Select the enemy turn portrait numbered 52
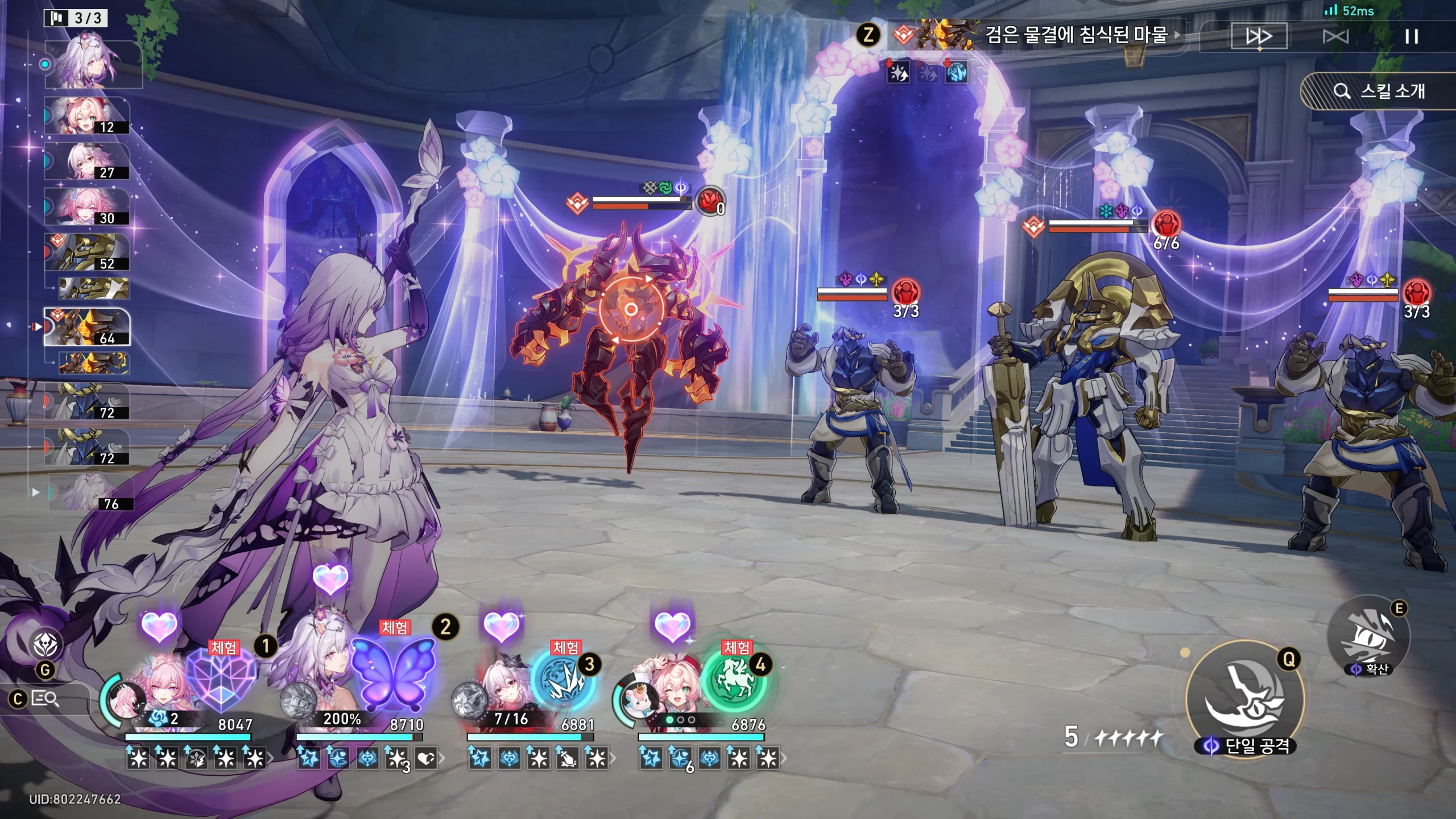The width and height of the screenshot is (1456, 819). [87, 252]
